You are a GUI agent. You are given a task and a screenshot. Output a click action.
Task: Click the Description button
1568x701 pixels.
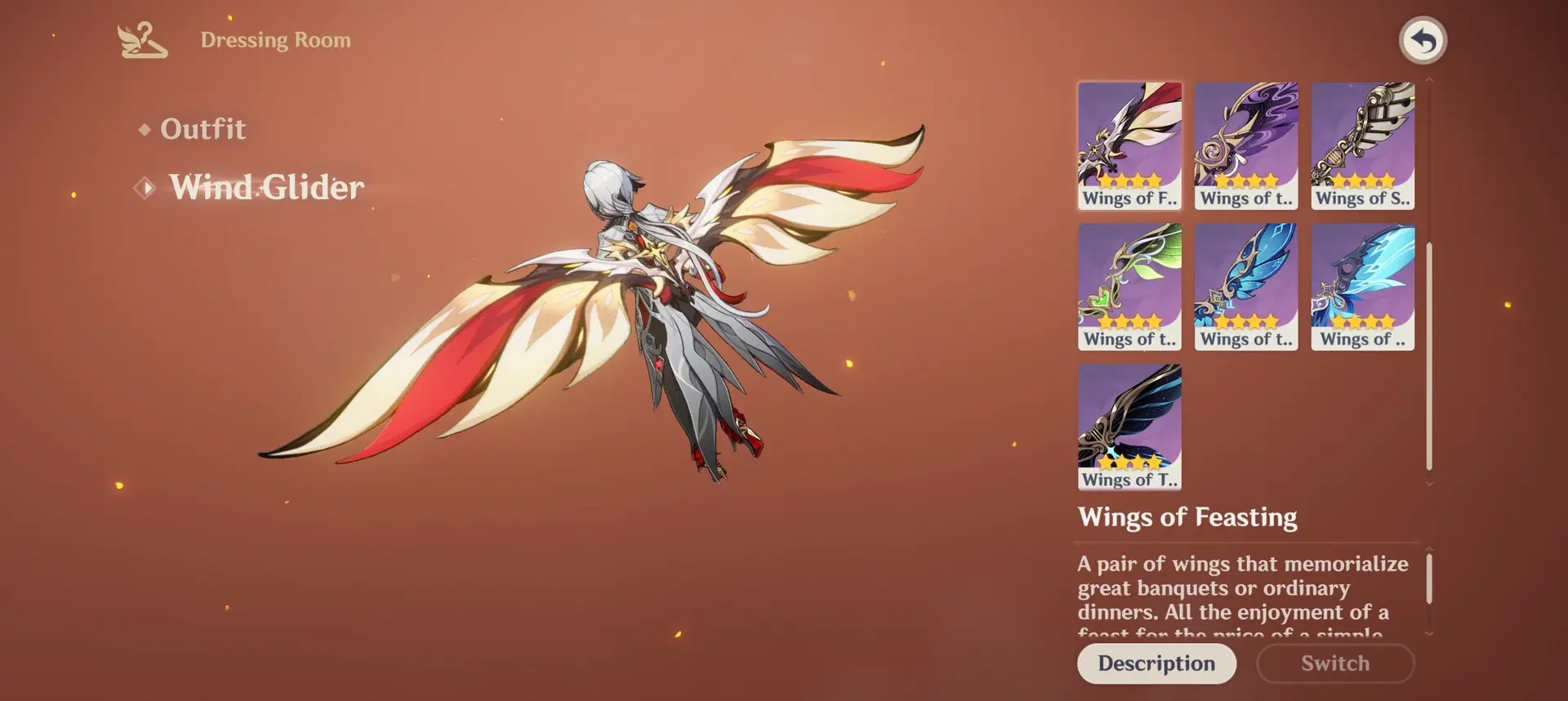(1156, 663)
